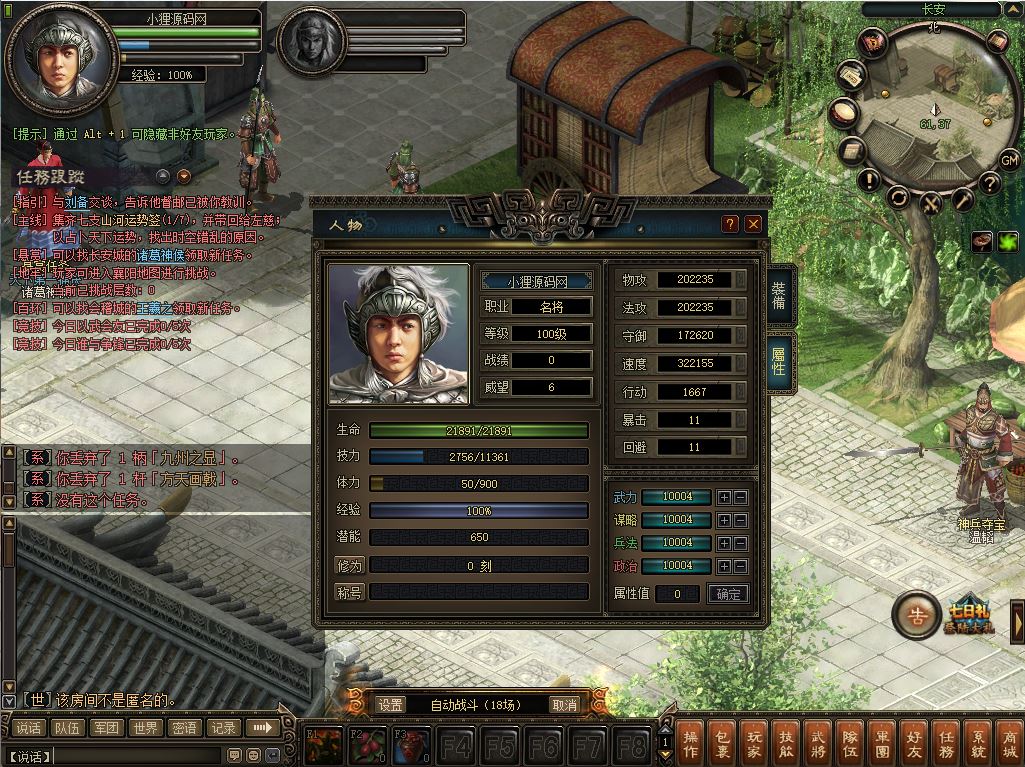
Task: Increase 武力 with its plus button
Action: [724, 497]
